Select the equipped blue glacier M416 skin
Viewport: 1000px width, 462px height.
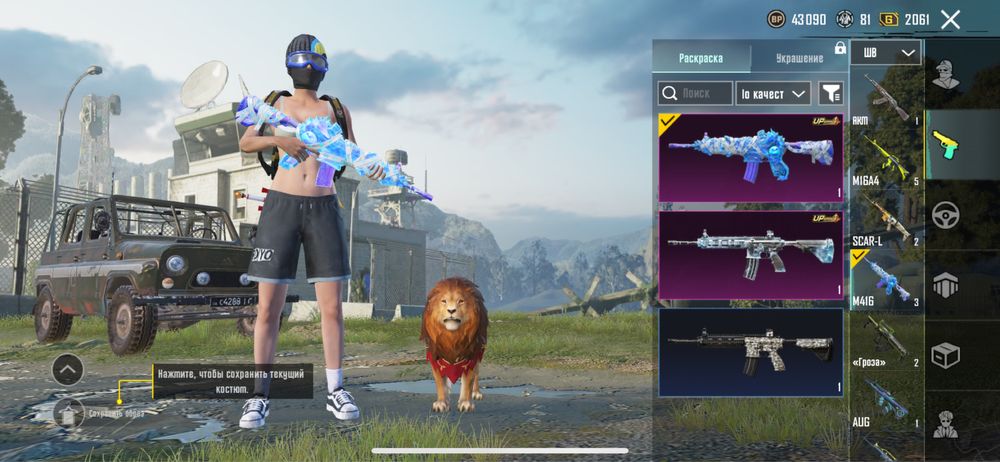point(750,157)
